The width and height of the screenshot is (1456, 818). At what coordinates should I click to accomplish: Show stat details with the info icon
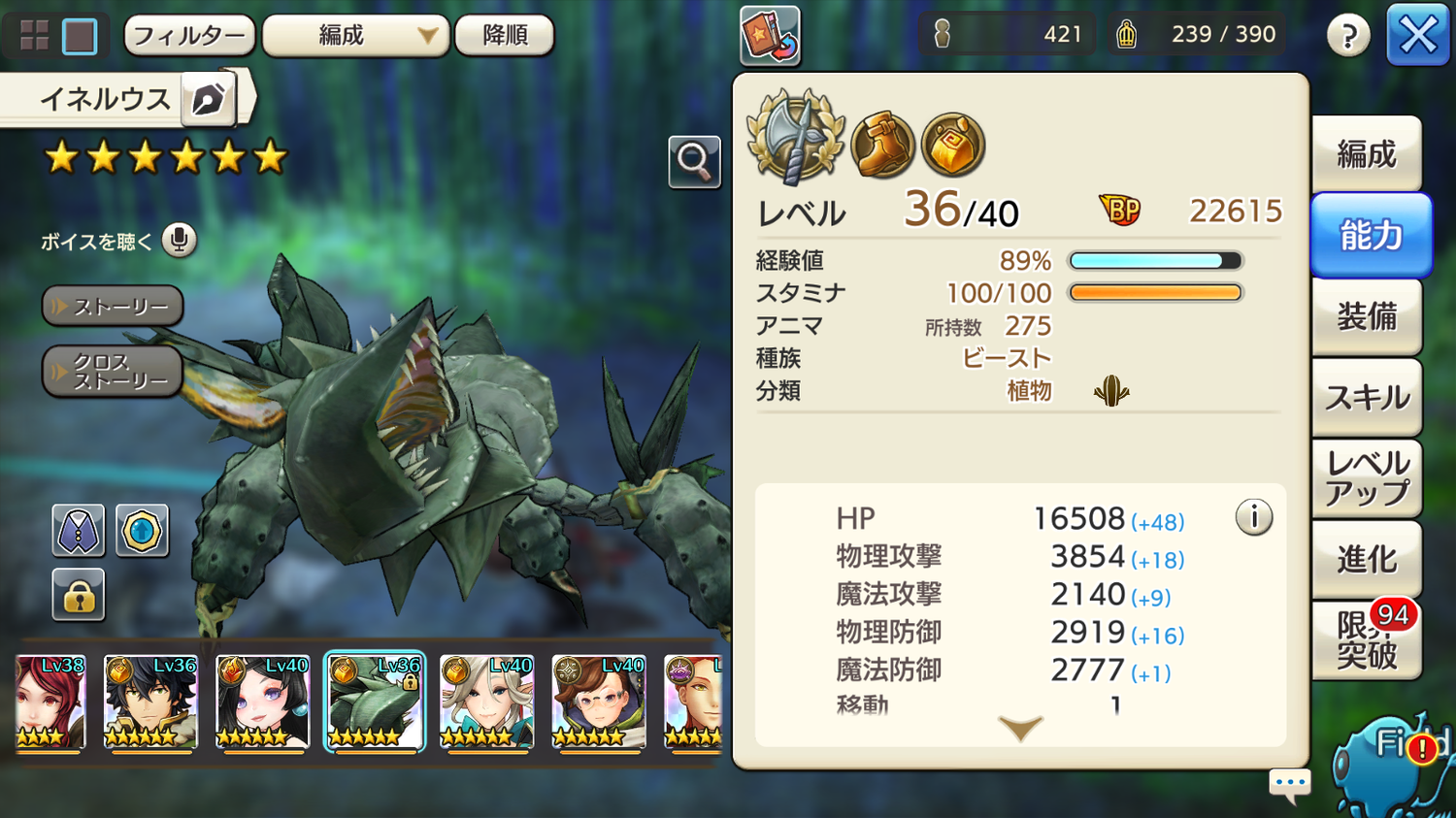pos(1253,517)
